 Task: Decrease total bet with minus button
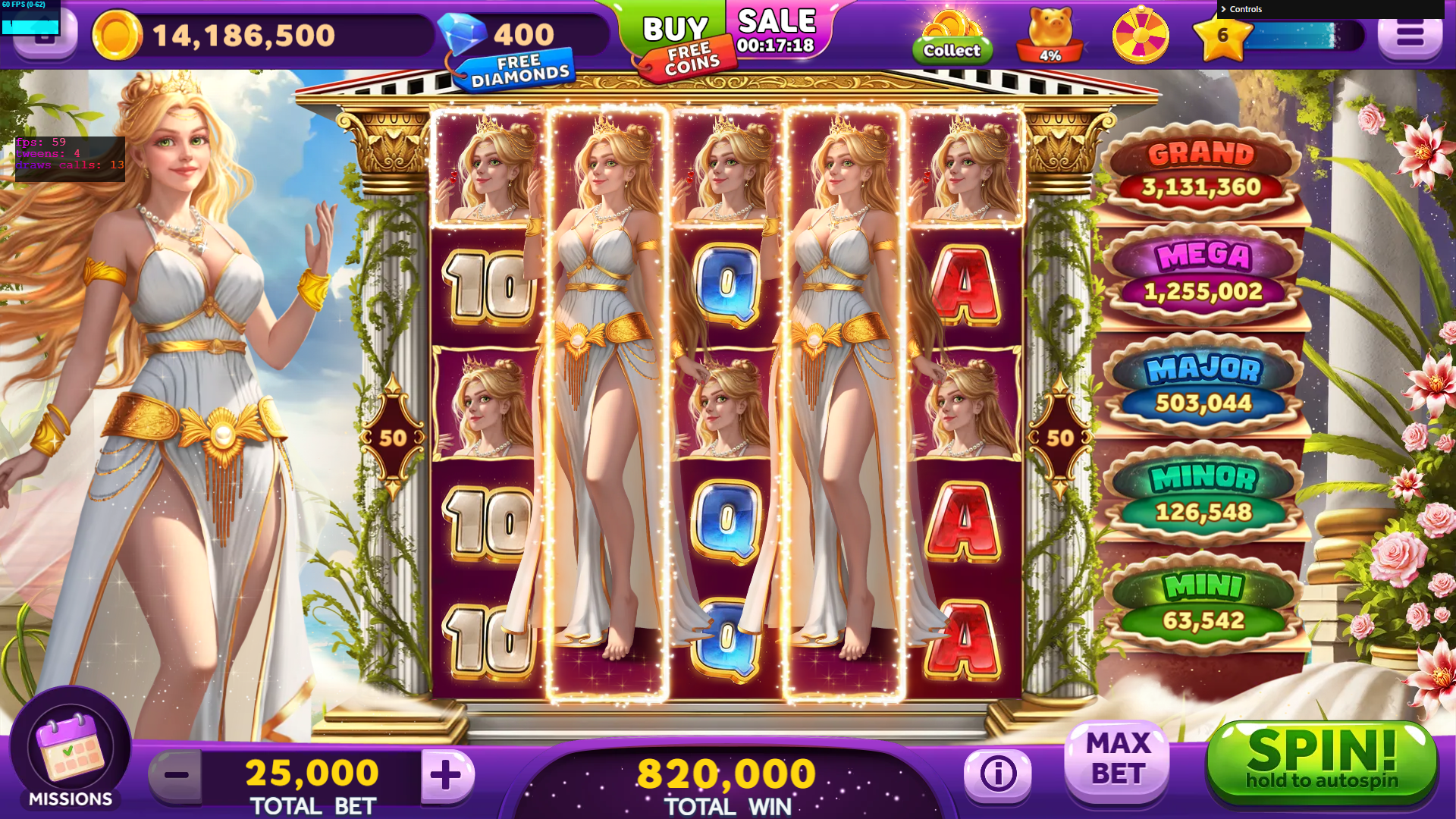pos(176,774)
